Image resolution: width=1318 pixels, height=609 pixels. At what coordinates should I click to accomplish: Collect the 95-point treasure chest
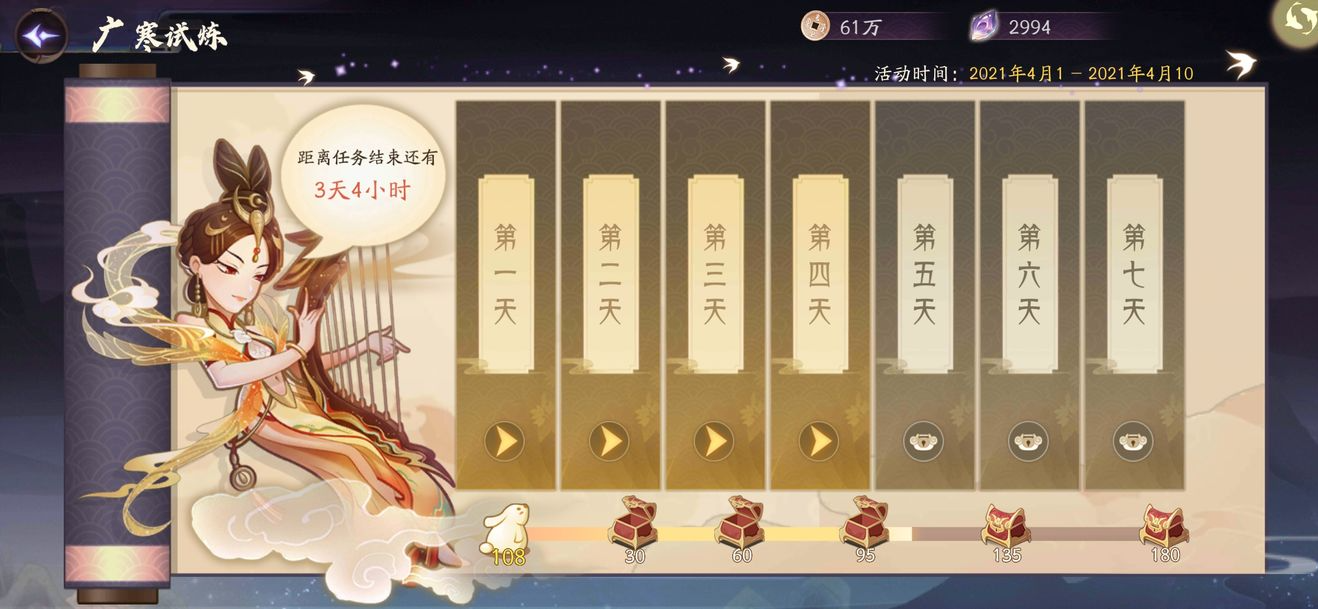coord(864,523)
